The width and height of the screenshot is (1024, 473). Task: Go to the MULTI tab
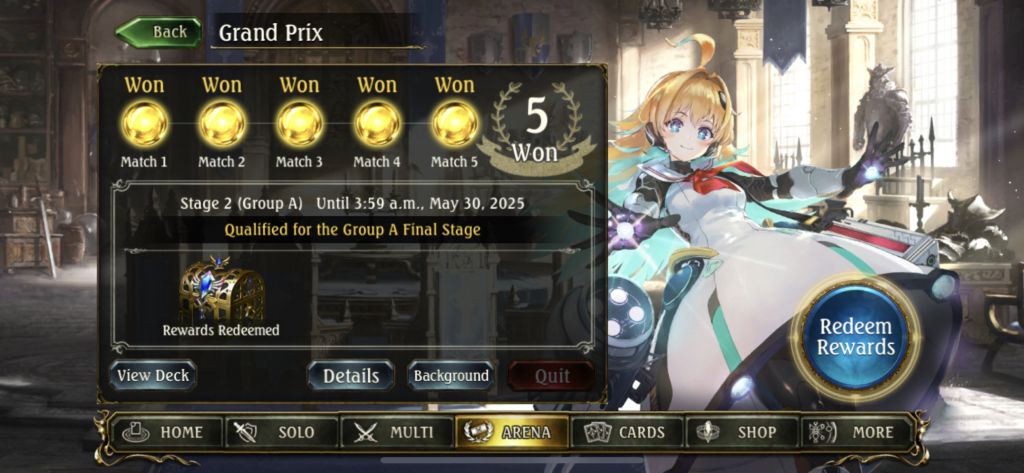pos(396,432)
